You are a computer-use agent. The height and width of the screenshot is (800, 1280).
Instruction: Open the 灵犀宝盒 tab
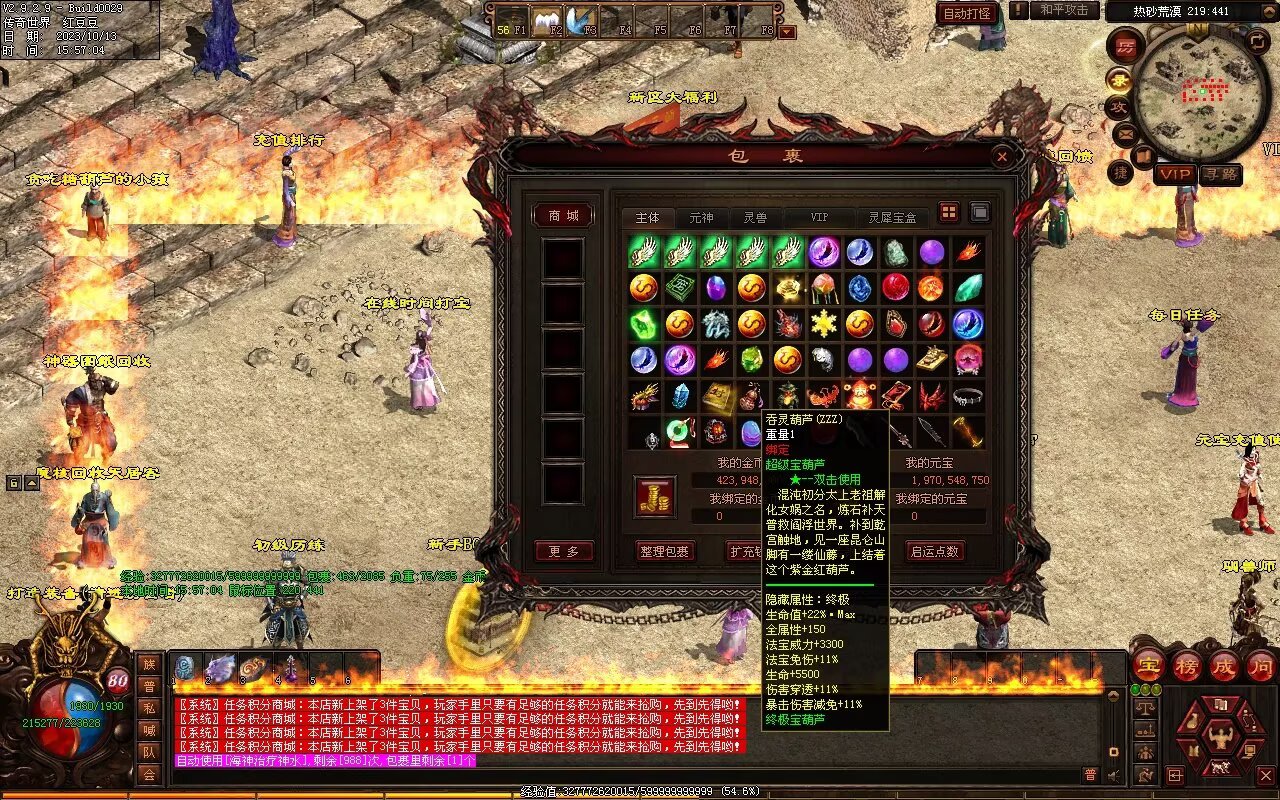[892, 217]
